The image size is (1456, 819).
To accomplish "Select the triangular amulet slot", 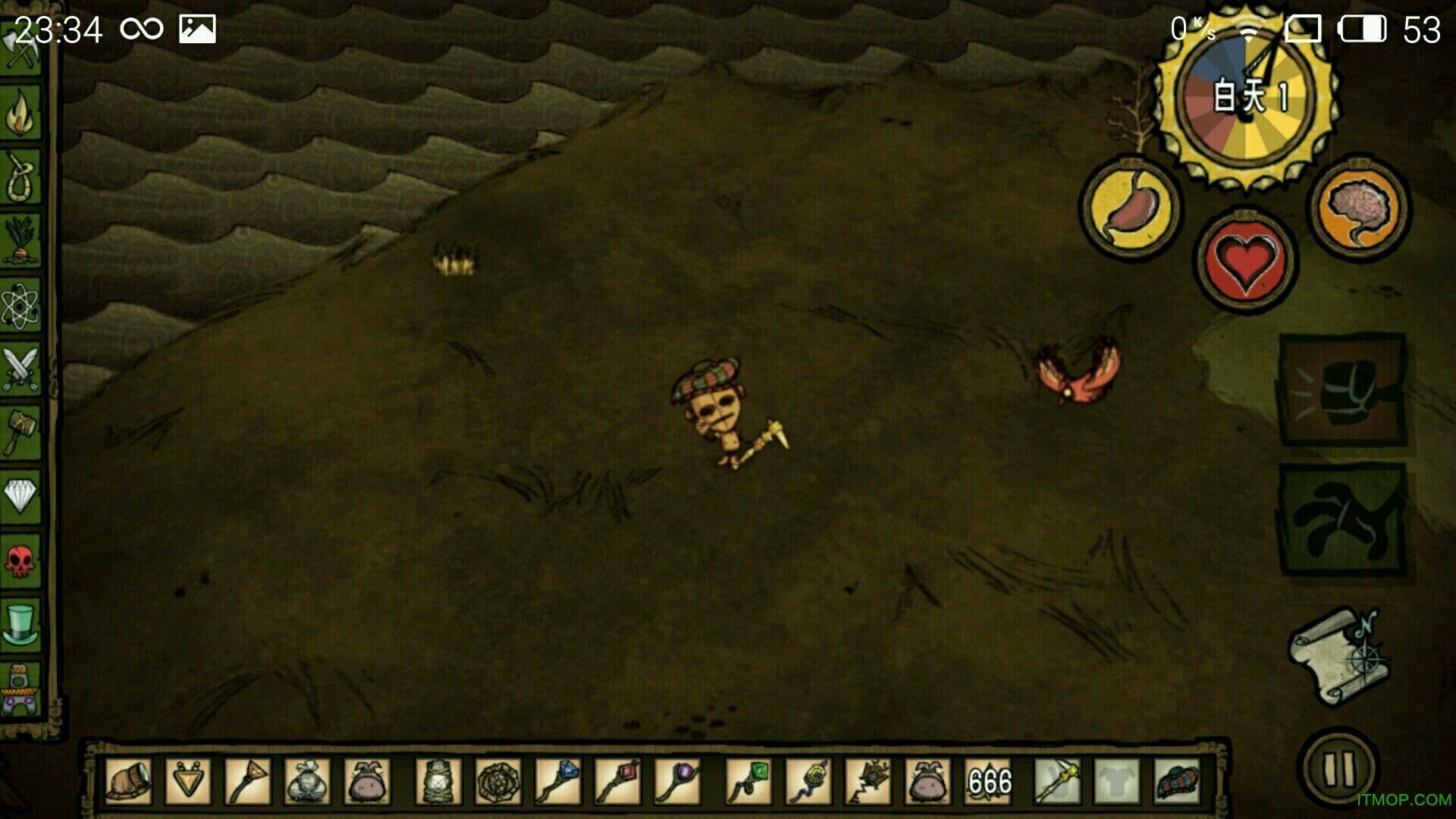I will pos(187,781).
